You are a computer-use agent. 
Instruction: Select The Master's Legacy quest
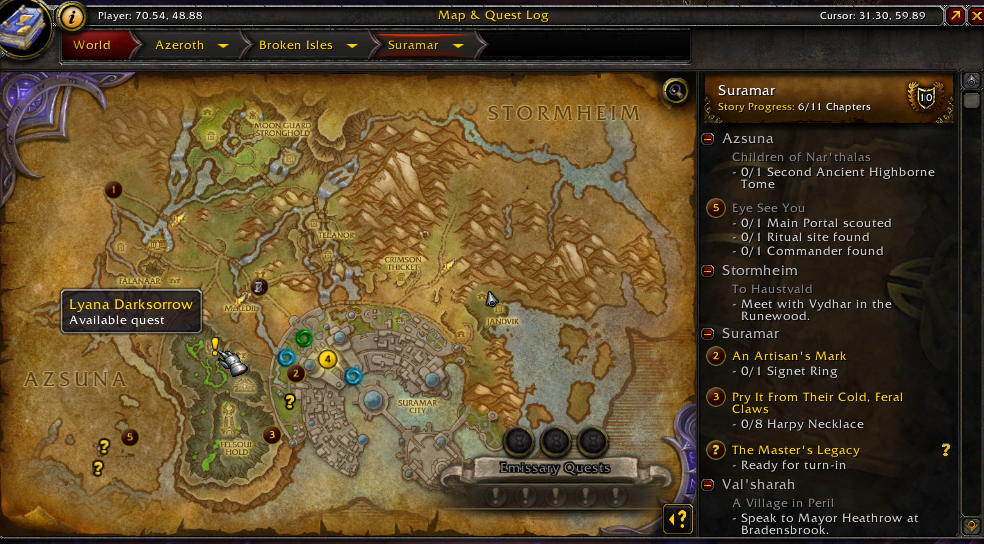coord(795,450)
